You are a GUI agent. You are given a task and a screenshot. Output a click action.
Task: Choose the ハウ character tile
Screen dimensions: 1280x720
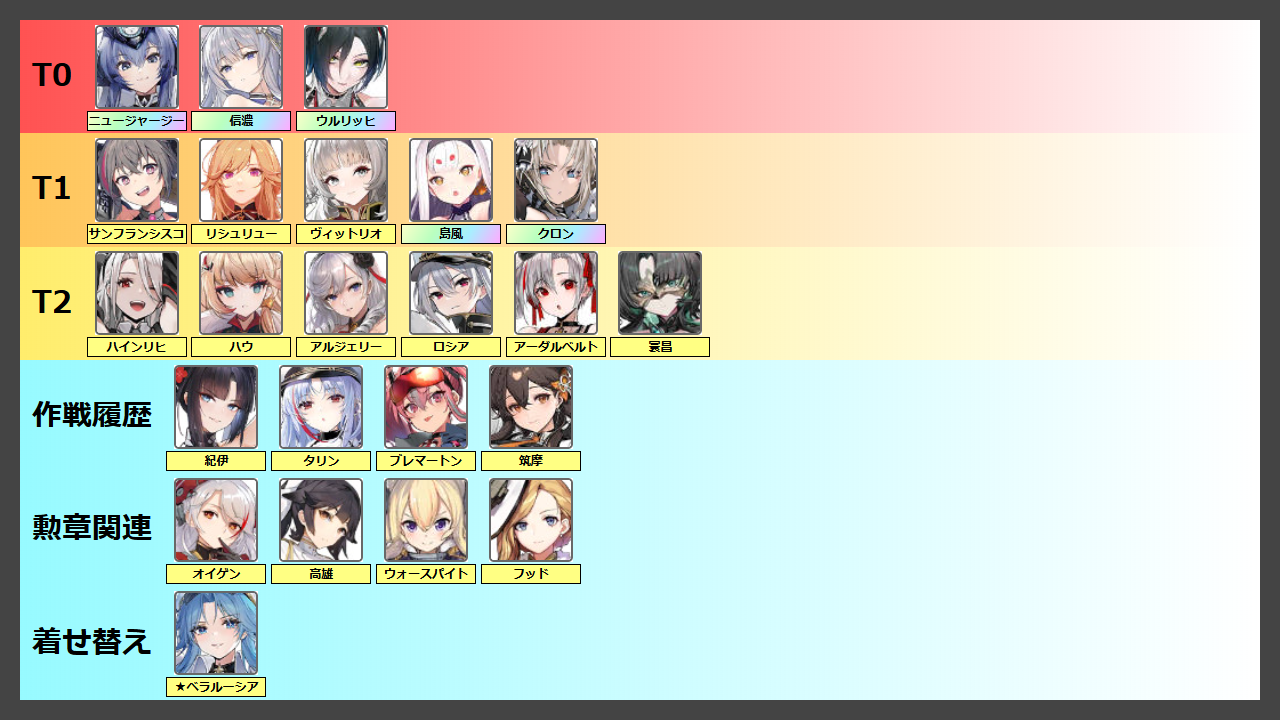[x=241, y=293]
